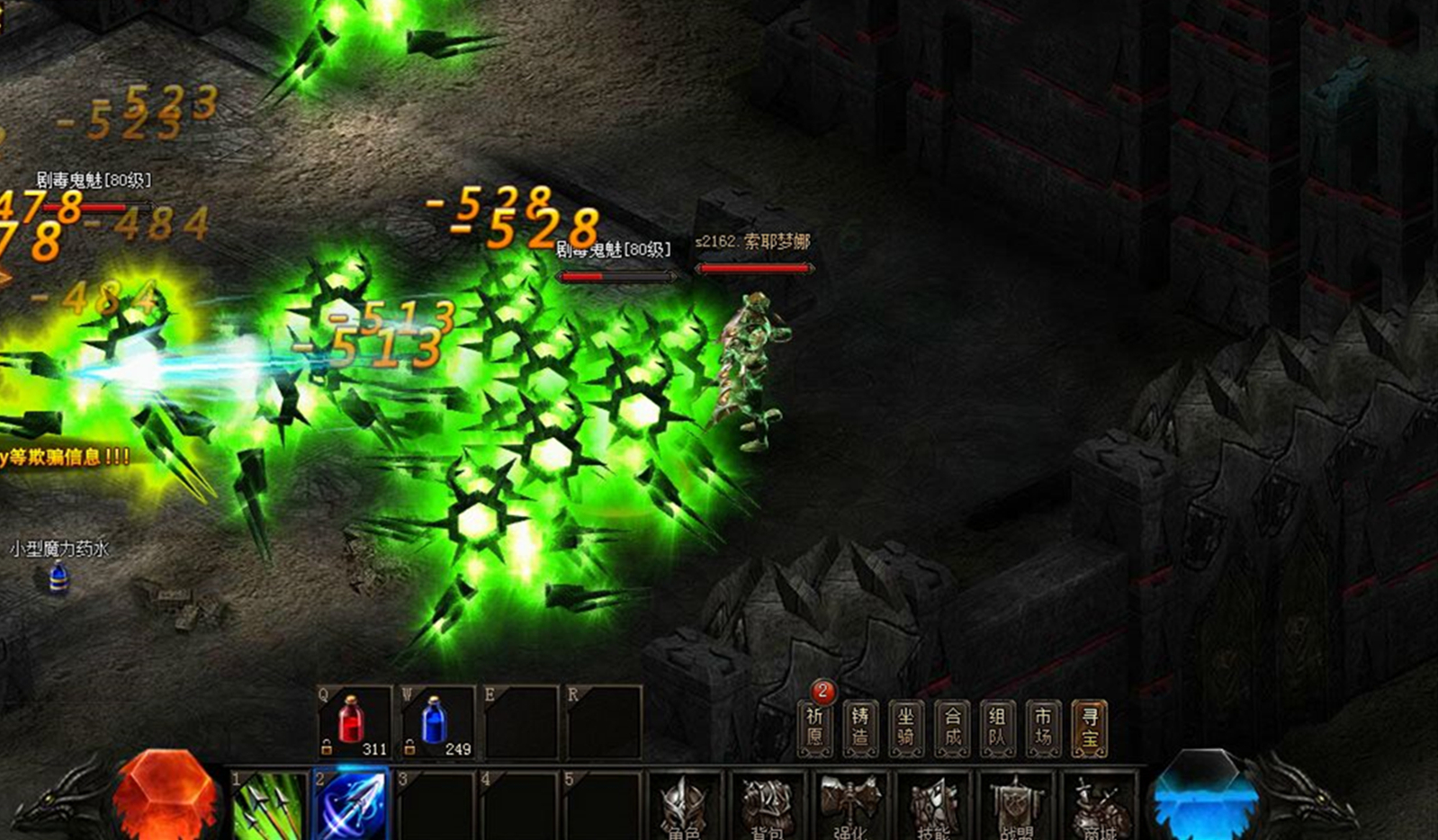
Task: Open the 坐骑 mount panel
Action: tap(906, 728)
